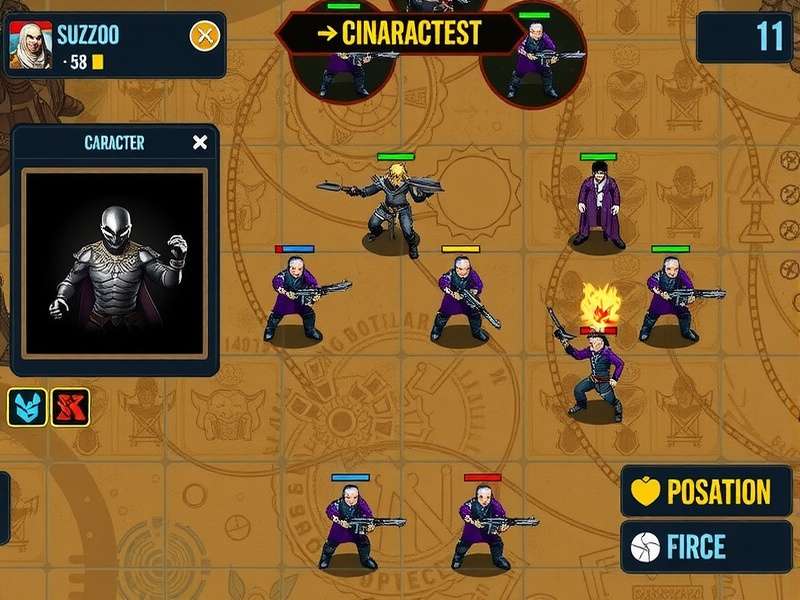The width and height of the screenshot is (800, 600).
Task: View the silver armored character portrait
Action: click(113, 263)
